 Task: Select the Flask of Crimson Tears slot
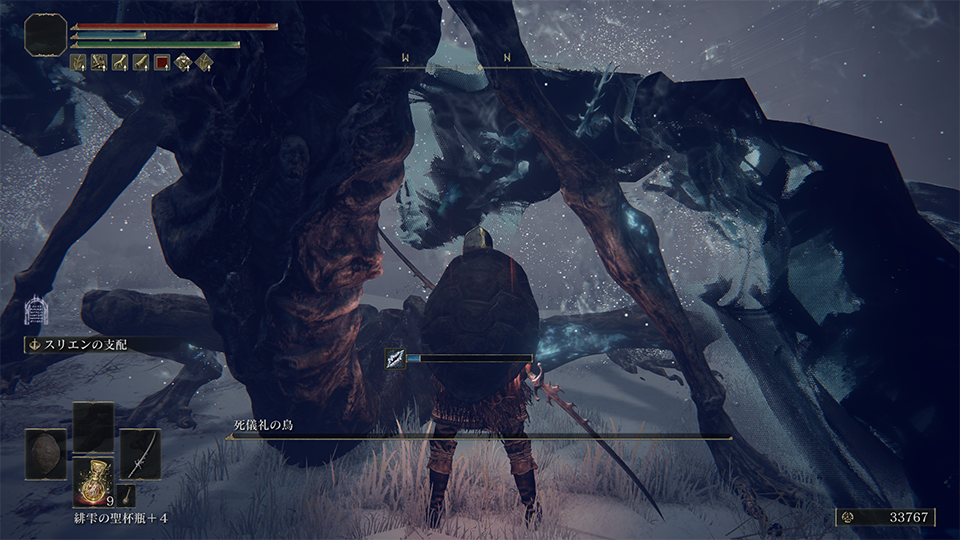94,482
